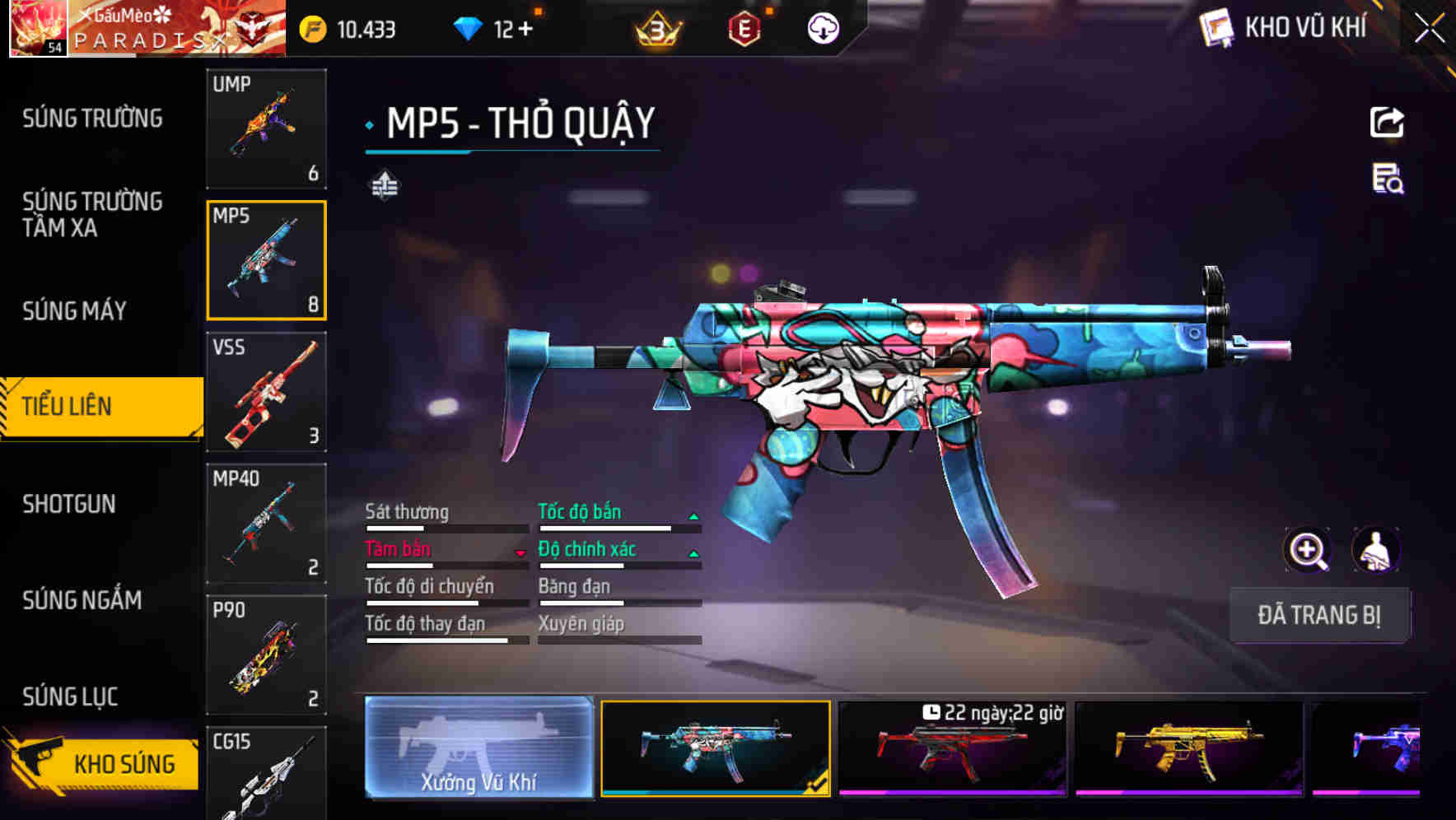
Task: Open the Súng Lục category
Action: click(70, 697)
